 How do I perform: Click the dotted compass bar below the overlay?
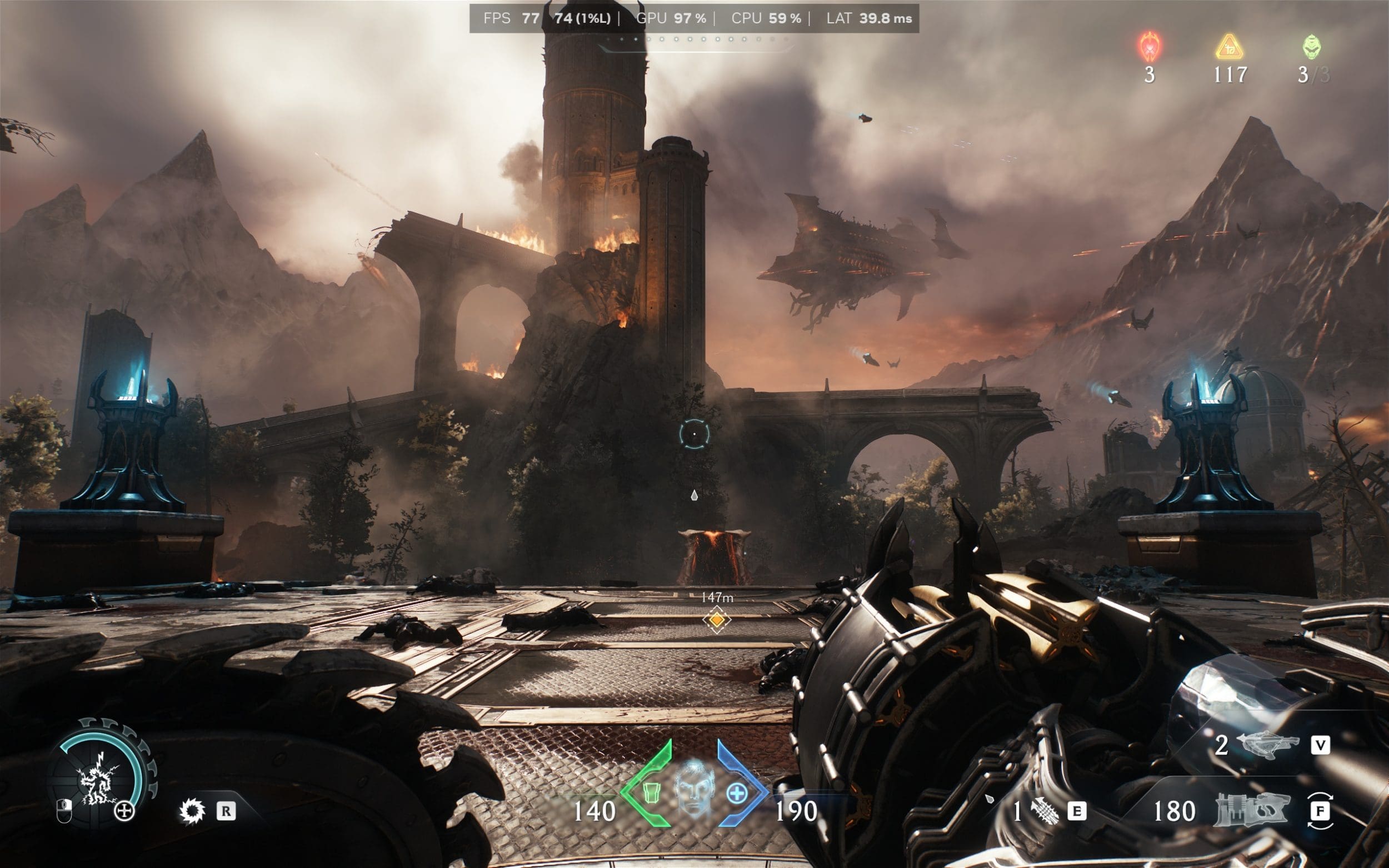pyautogui.click(x=696, y=39)
